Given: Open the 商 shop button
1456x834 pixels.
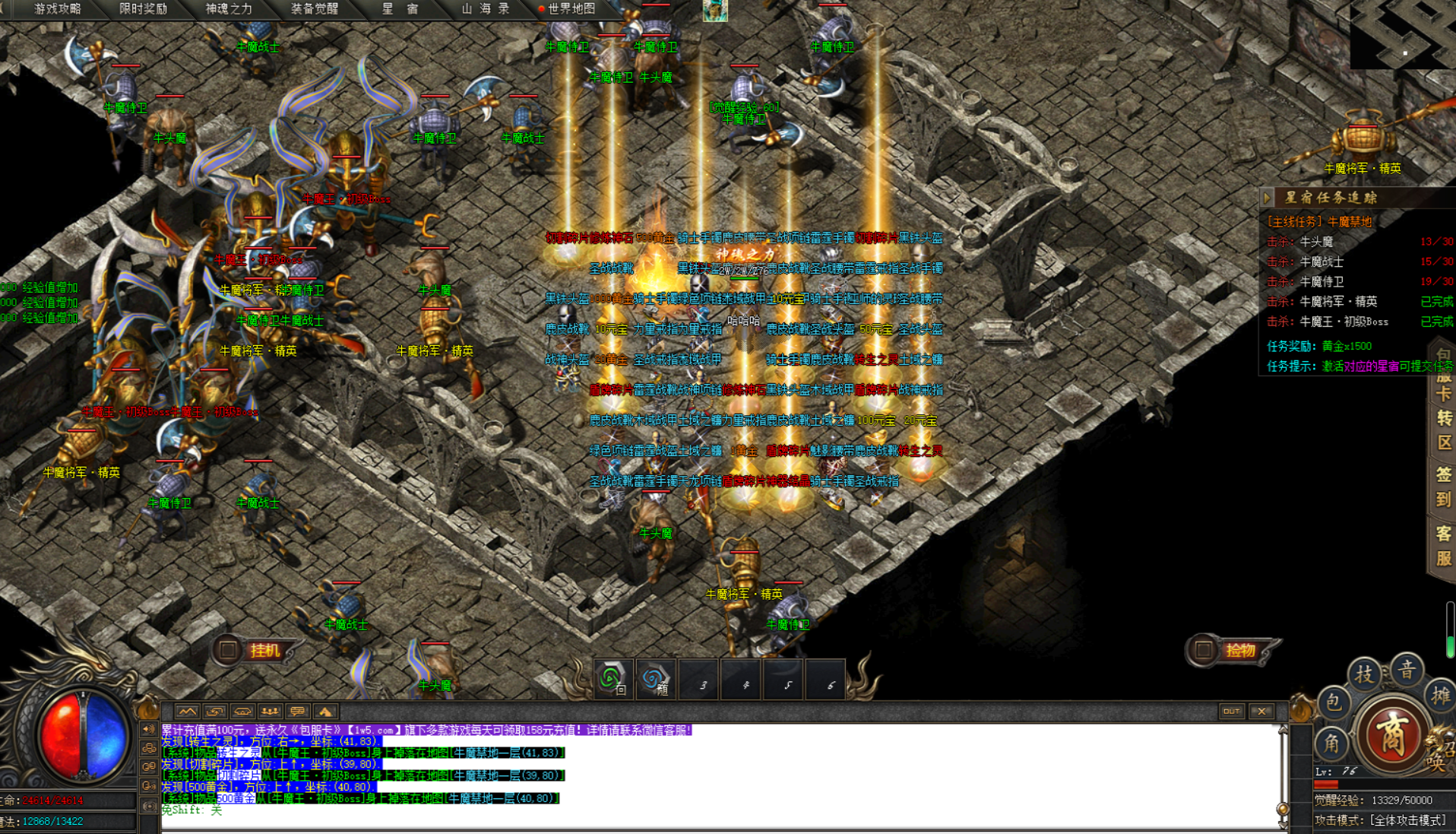Looking at the screenshot, I should 1391,735.
